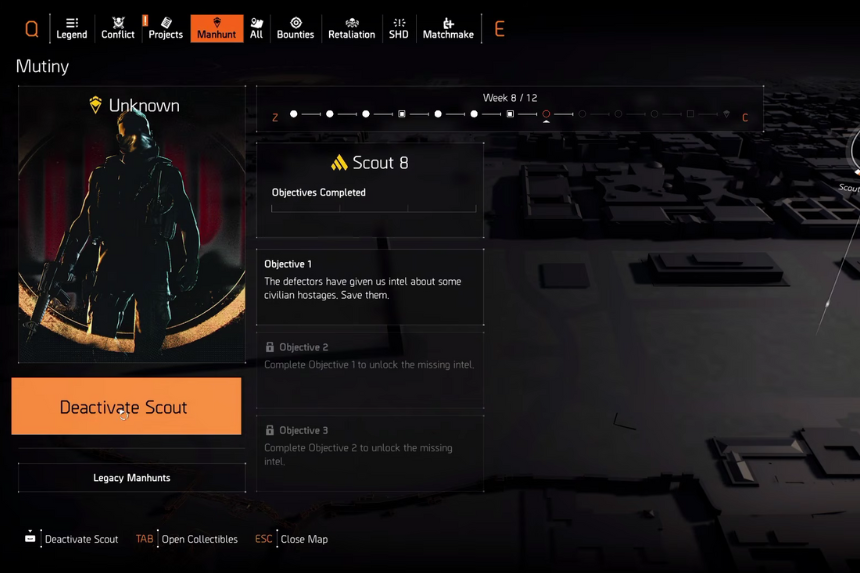Select the SHD tab
The image size is (860, 573).
[399, 28]
